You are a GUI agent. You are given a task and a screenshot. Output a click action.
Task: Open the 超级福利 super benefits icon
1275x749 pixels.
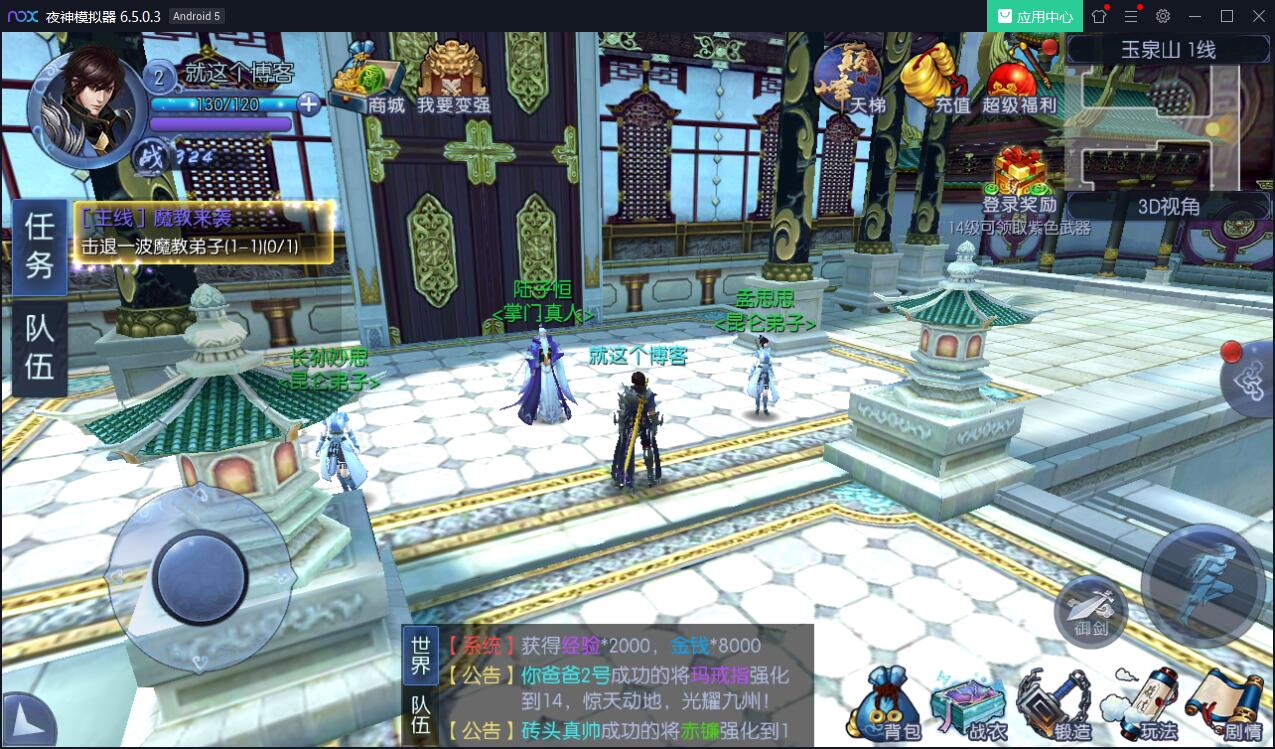coord(1018,82)
